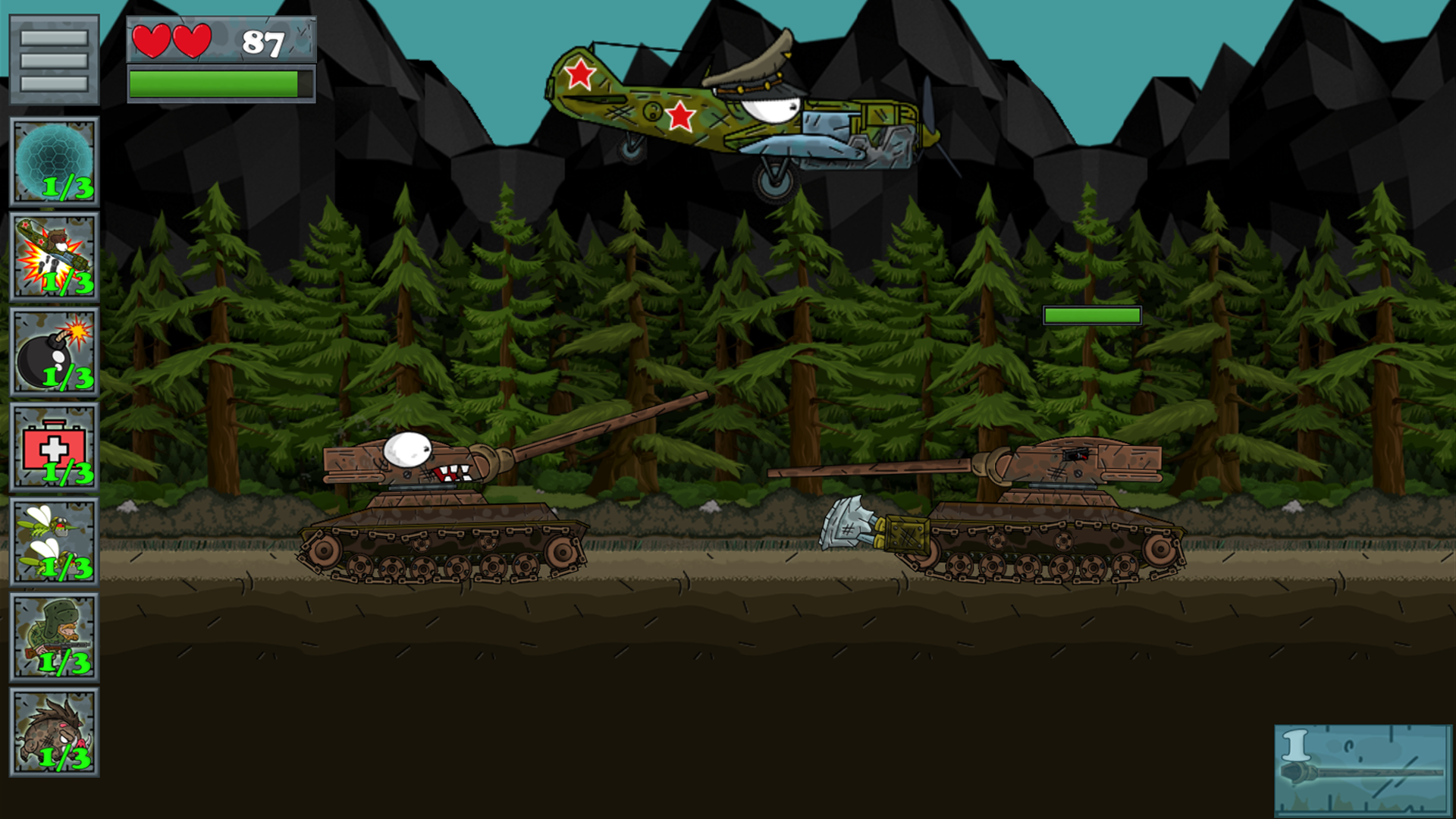This screenshot has width=1456, height=819.
Task: Tap the score display showing 87
Action: [263, 43]
